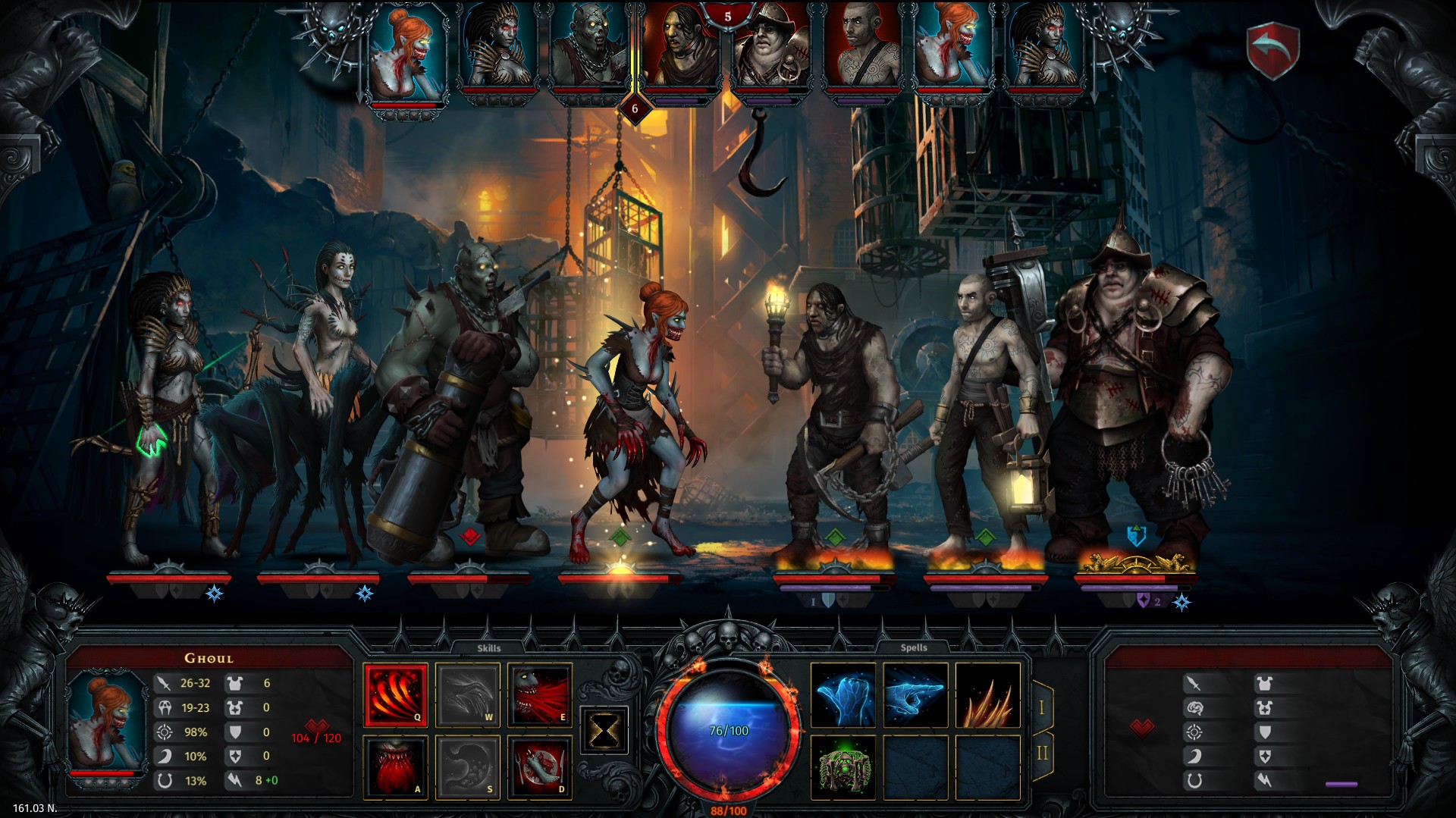Image resolution: width=1456 pixels, height=818 pixels.
Task: Click the torch man turn-order portrait
Action: click(x=679, y=49)
